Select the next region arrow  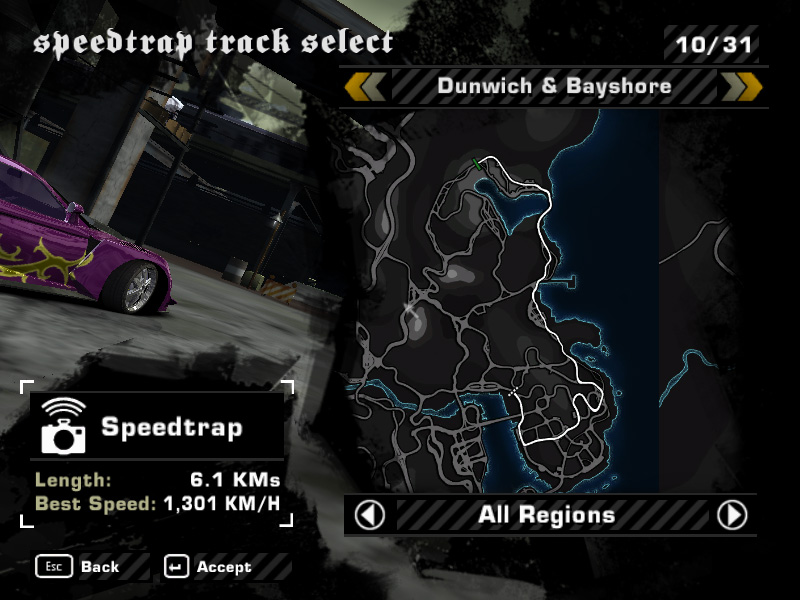(x=732, y=515)
